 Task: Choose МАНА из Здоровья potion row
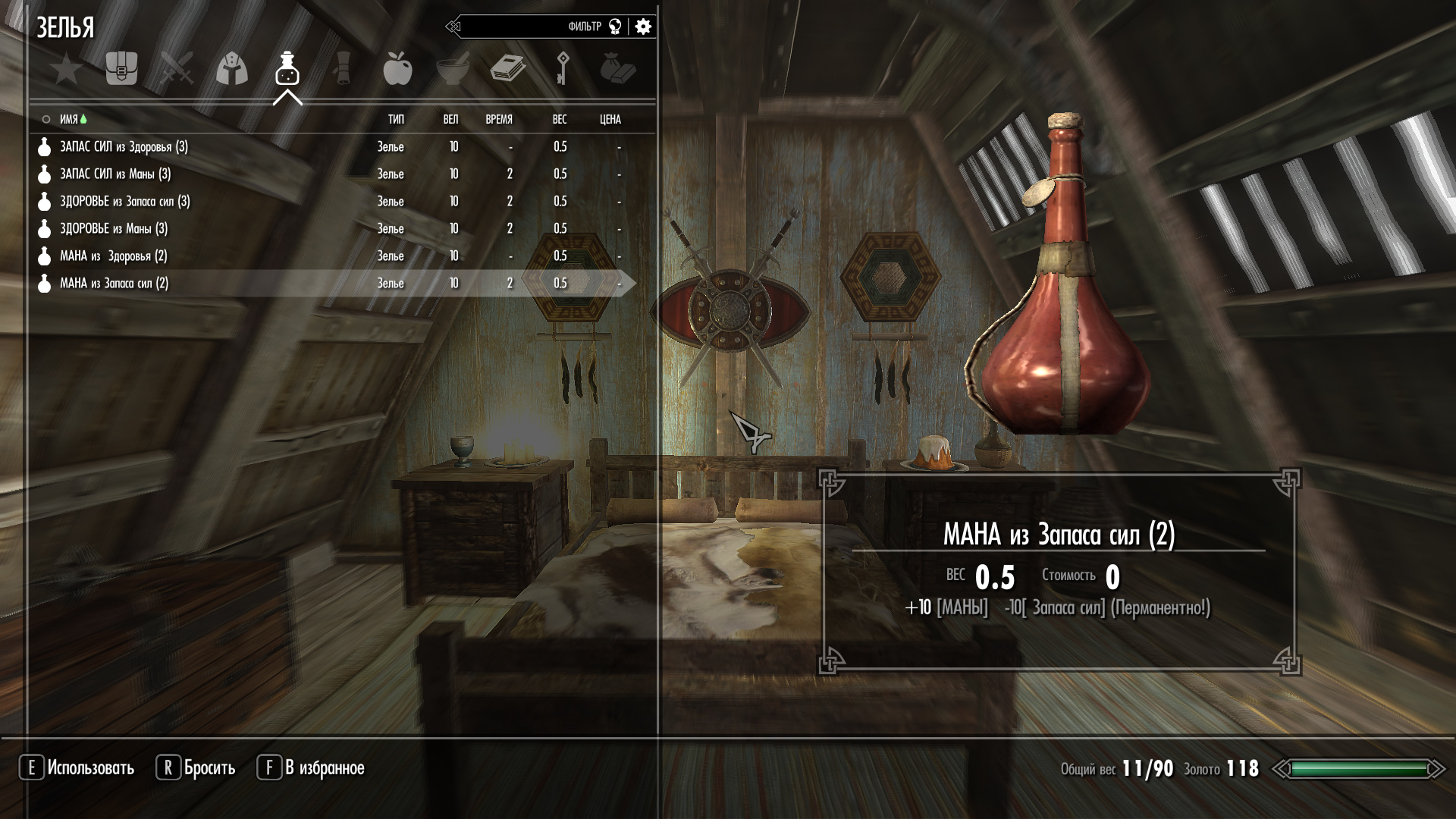click(x=114, y=256)
